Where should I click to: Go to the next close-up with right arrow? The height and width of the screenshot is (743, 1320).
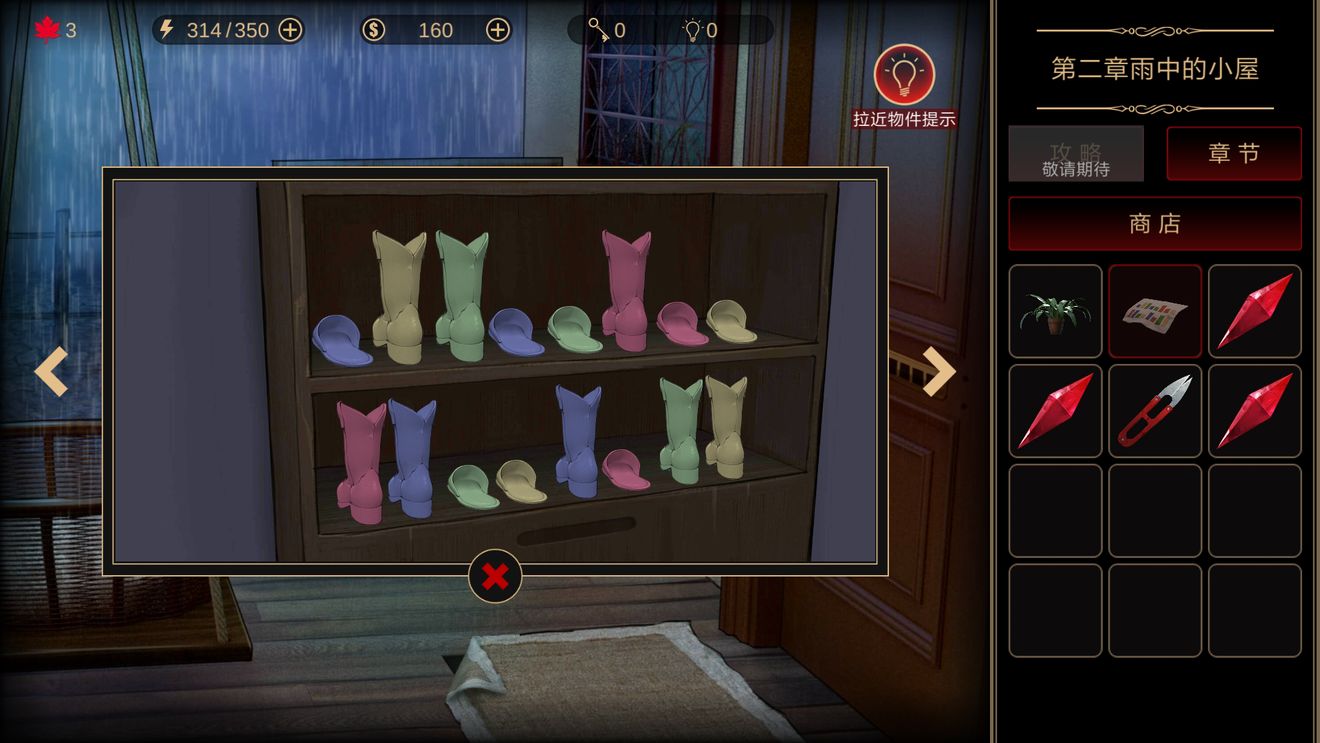click(938, 371)
